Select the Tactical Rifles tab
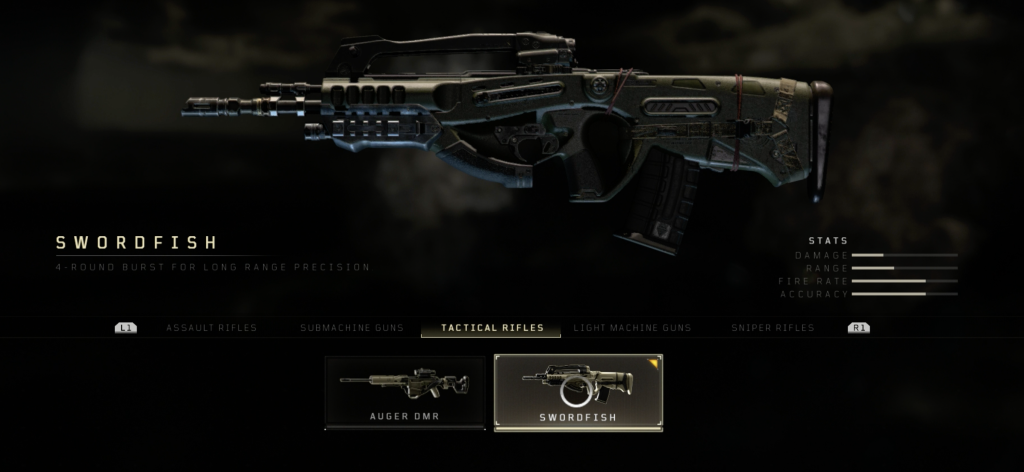This screenshot has height=472, width=1024. 492,328
